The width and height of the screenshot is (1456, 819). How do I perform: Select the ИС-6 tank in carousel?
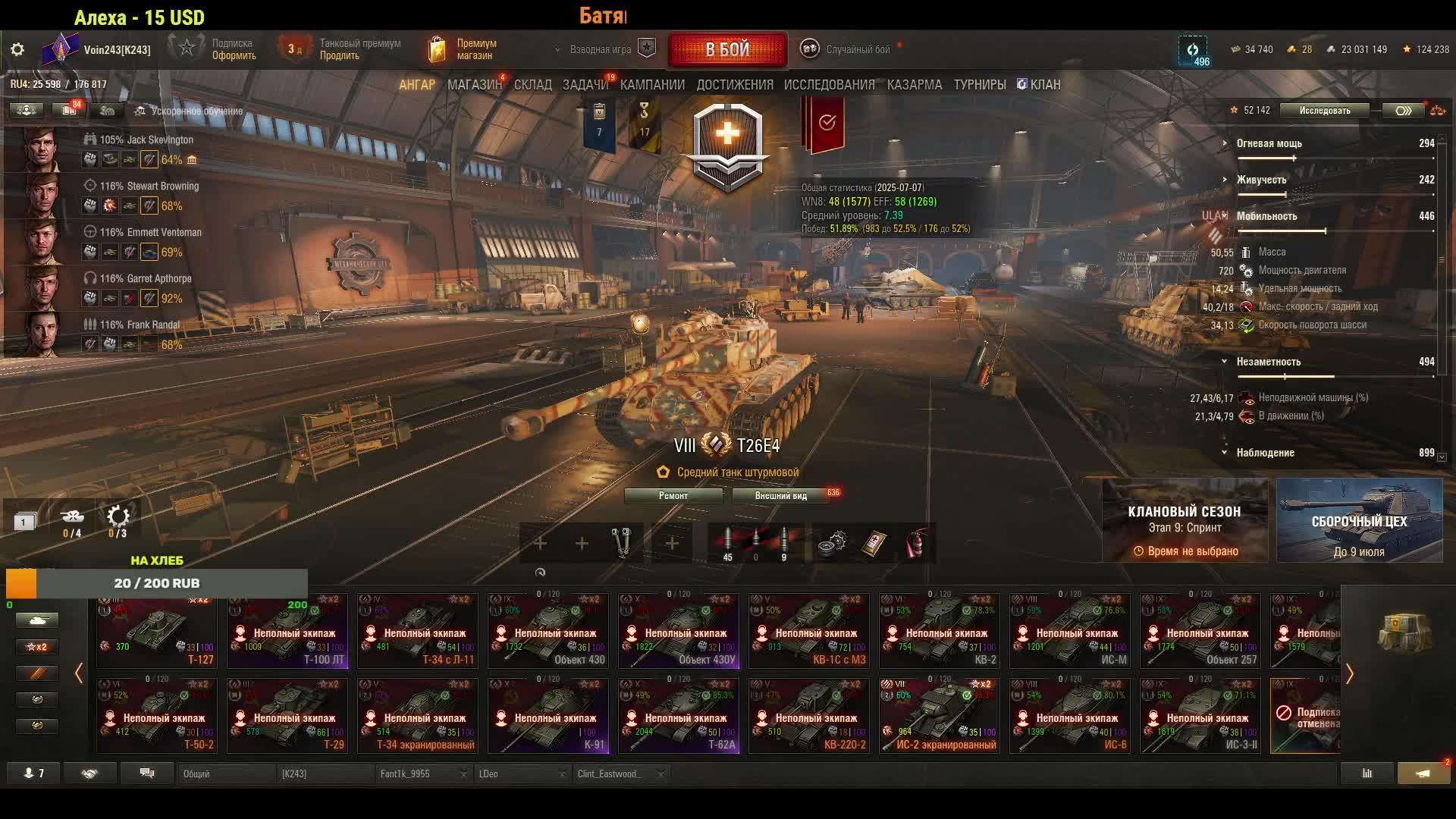coord(1069,715)
